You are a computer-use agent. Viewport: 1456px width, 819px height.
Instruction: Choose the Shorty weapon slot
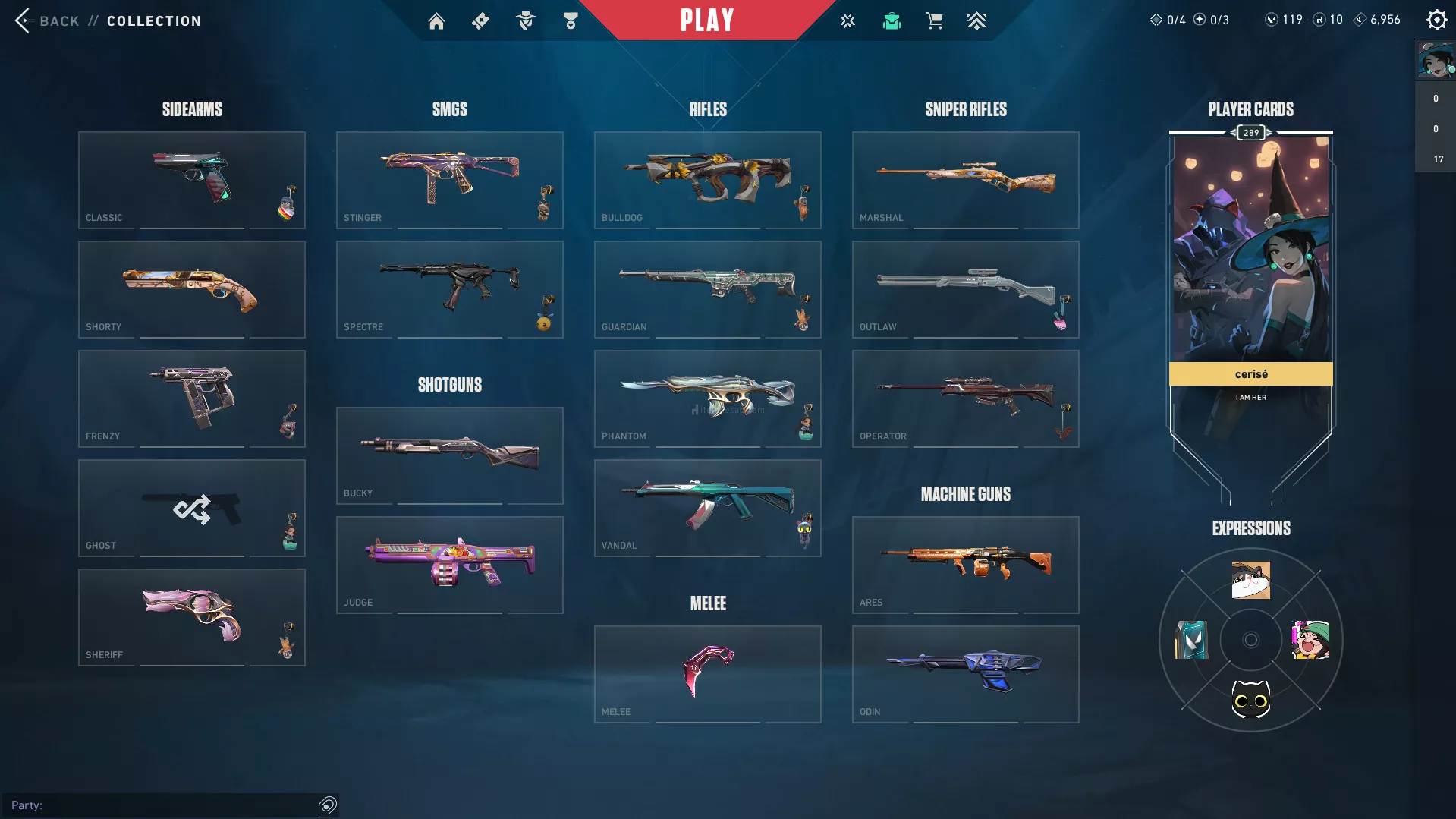click(191, 289)
